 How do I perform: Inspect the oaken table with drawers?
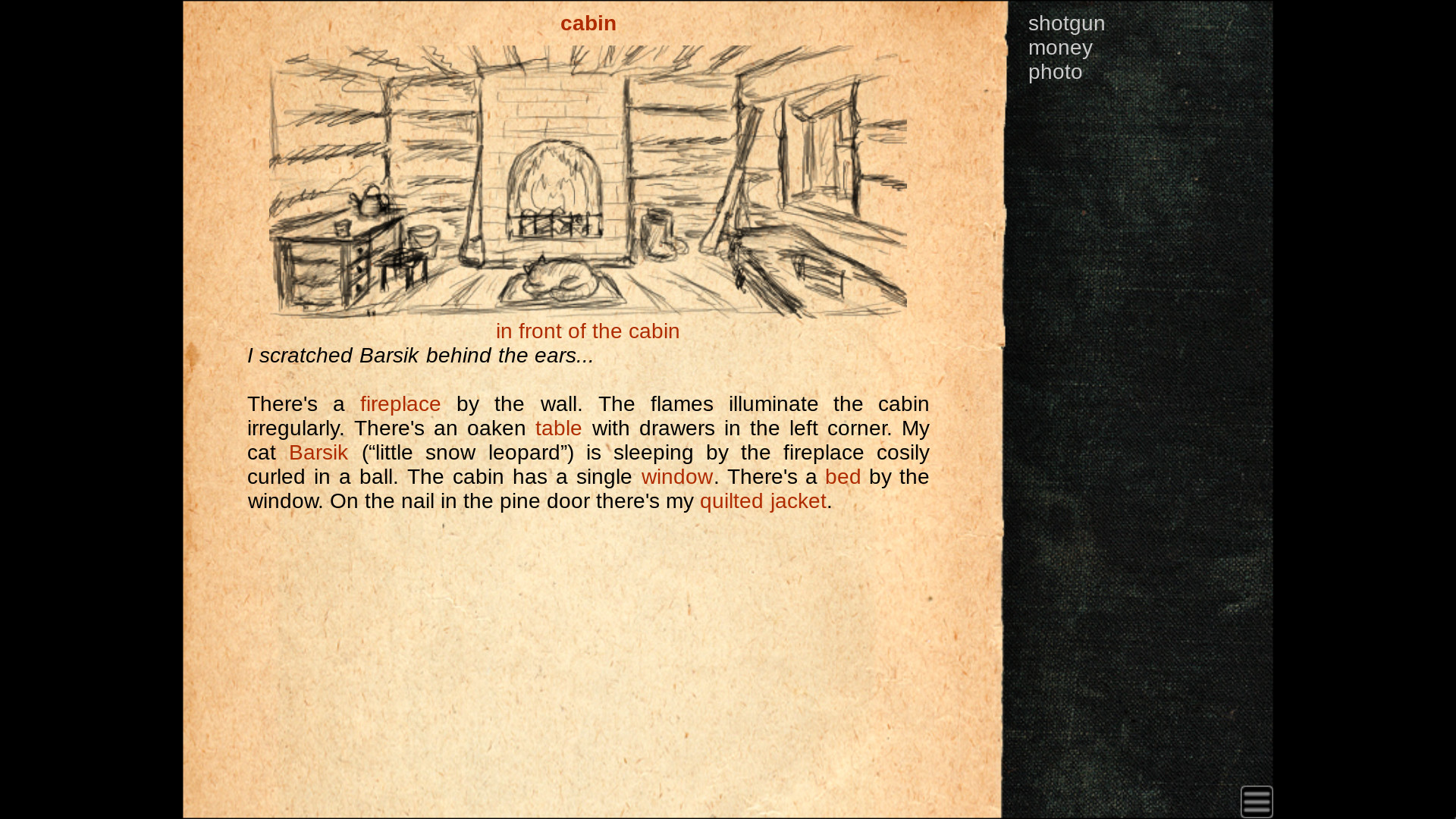[x=558, y=428]
